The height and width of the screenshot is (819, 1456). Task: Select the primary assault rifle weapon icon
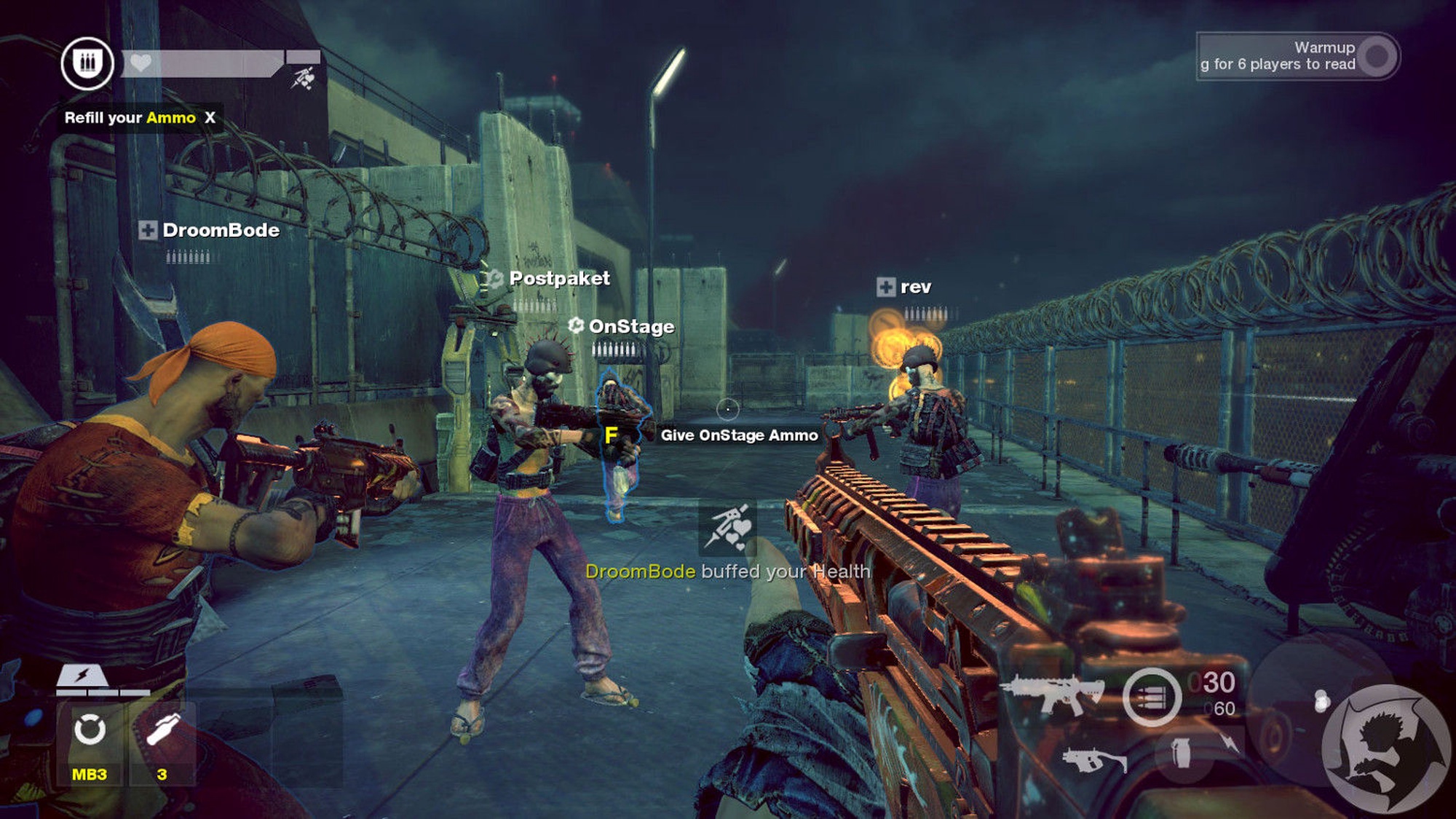[x=1053, y=694]
